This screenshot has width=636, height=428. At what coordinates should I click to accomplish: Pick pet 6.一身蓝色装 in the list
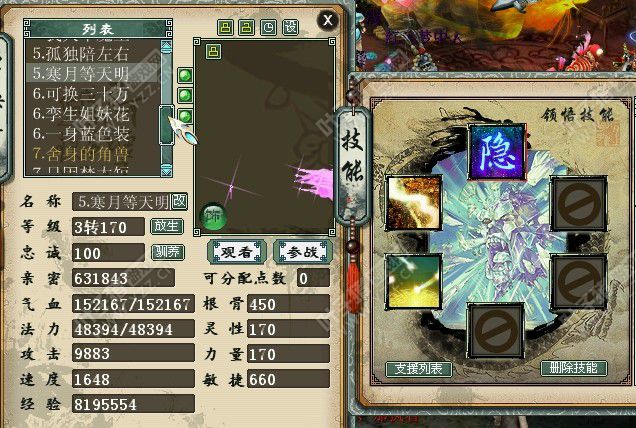point(80,134)
